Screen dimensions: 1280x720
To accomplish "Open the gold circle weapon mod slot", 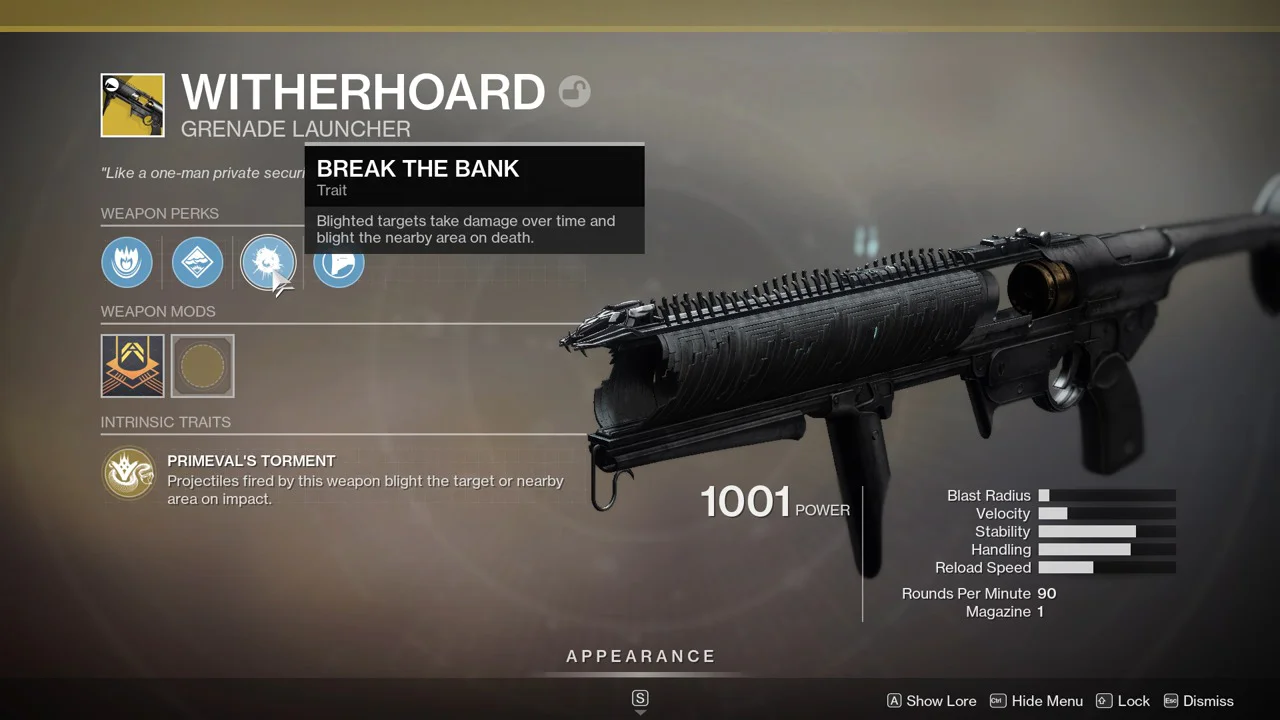I will pyautogui.click(x=203, y=366).
